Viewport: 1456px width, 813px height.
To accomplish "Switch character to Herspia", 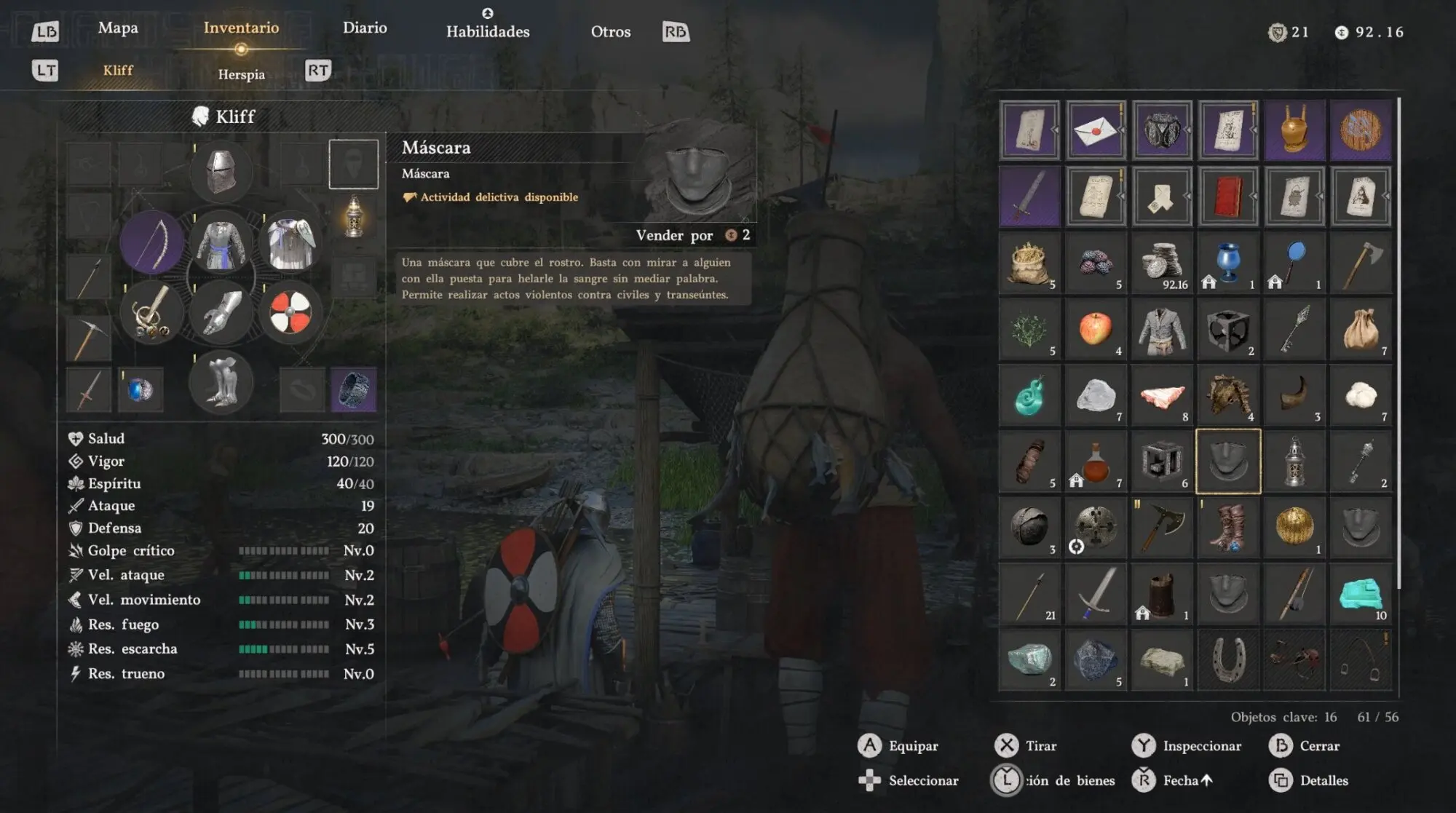I will click(241, 74).
